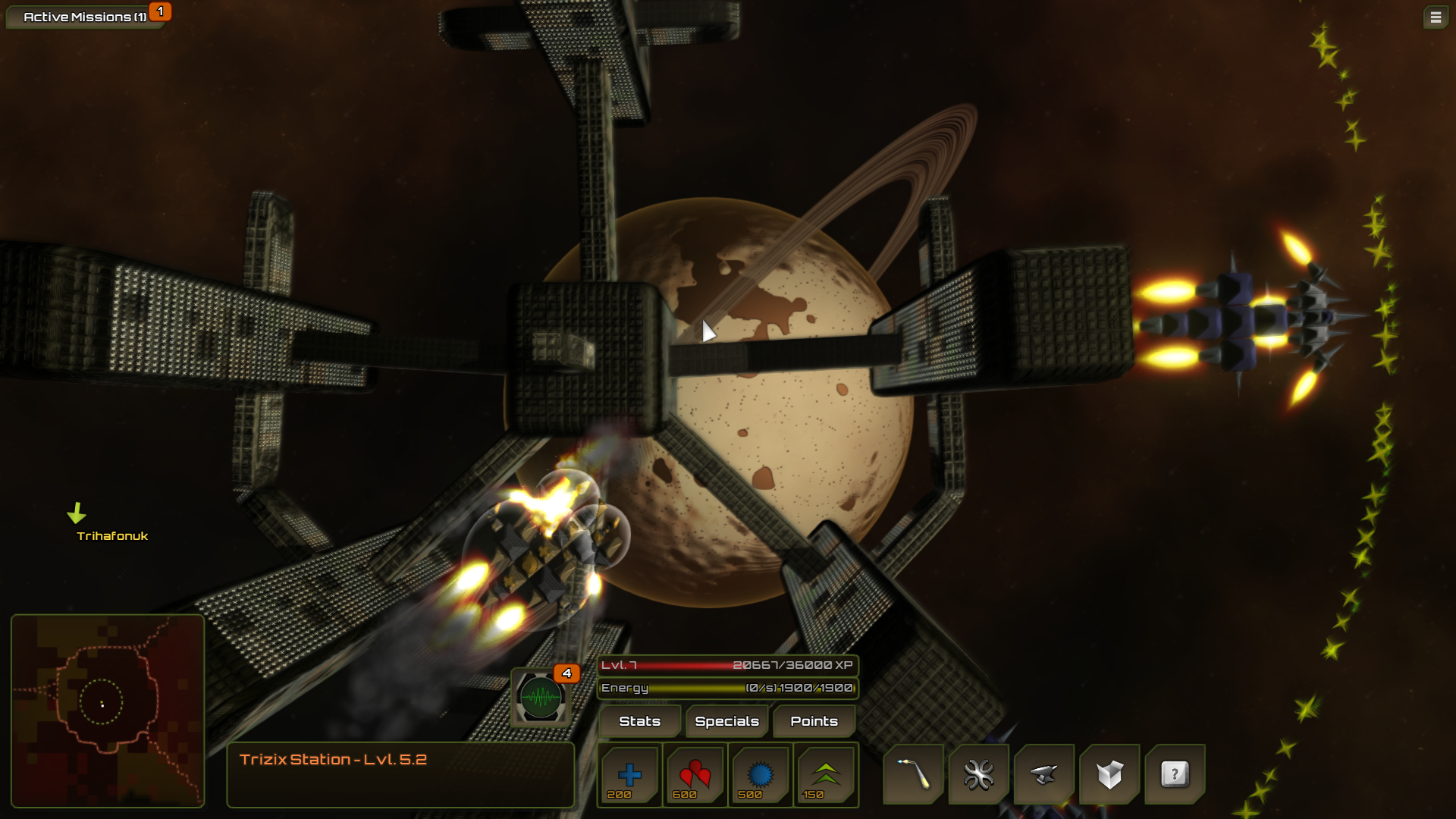Trigger the blue spiked burst special

(760, 774)
